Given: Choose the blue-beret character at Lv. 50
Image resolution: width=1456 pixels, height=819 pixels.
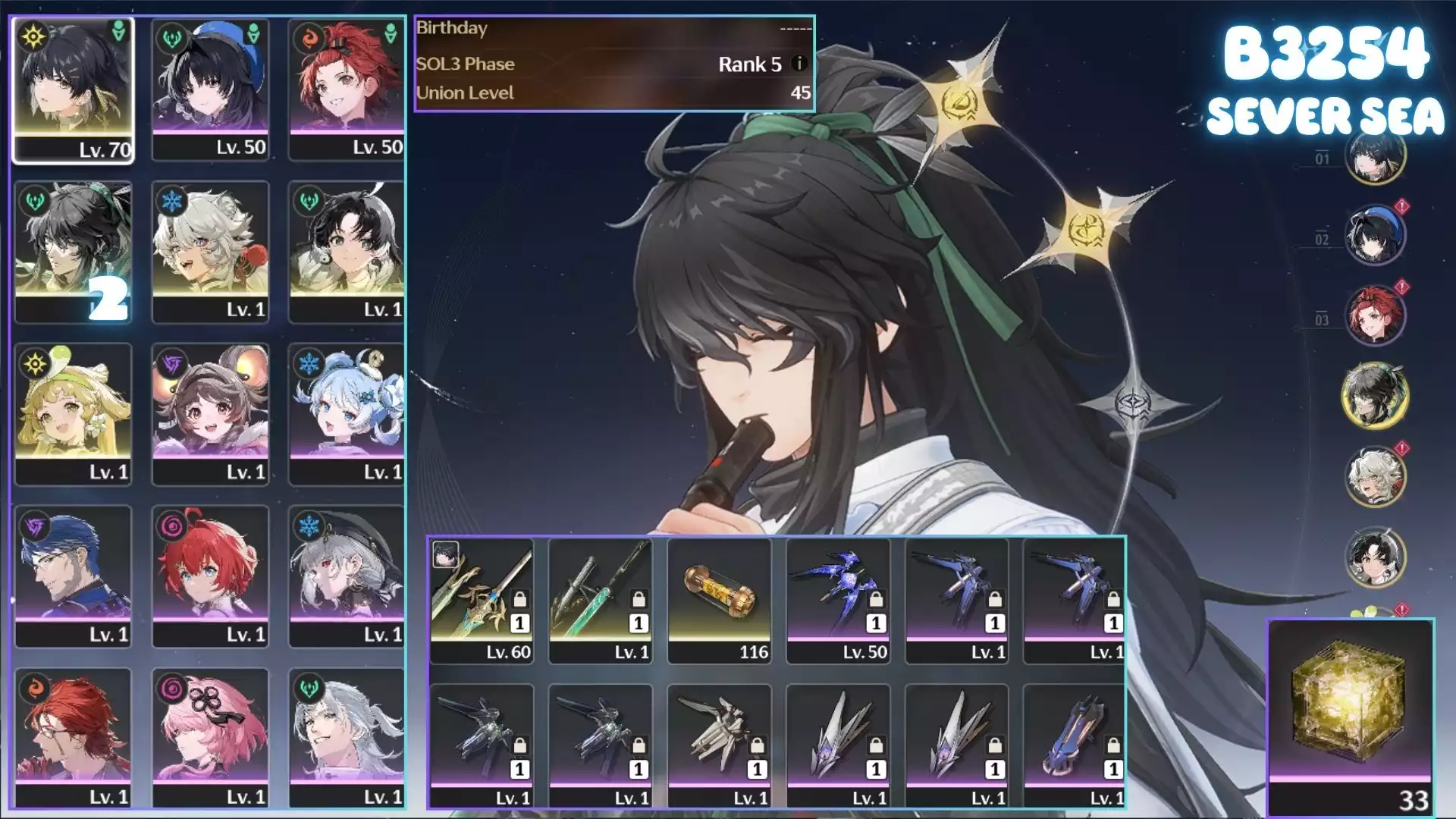Looking at the screenshot, I should (x=210, y=89).
